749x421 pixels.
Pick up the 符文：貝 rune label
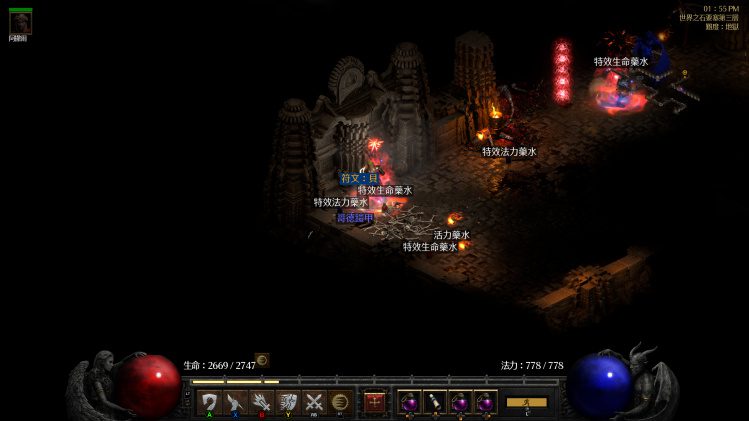pyautogui.click(x=359, y=178)
